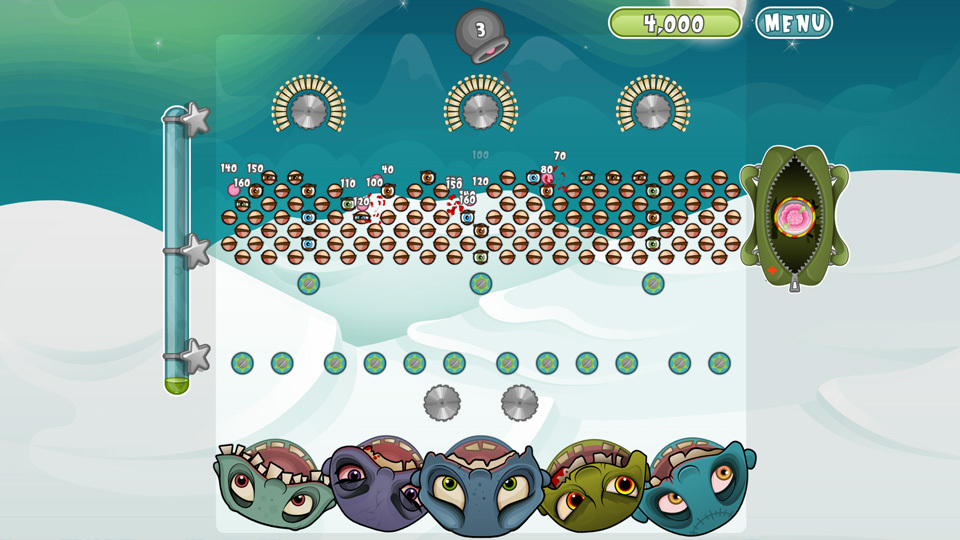Open the MENU button
960x540 pixels.
point(794,23)
